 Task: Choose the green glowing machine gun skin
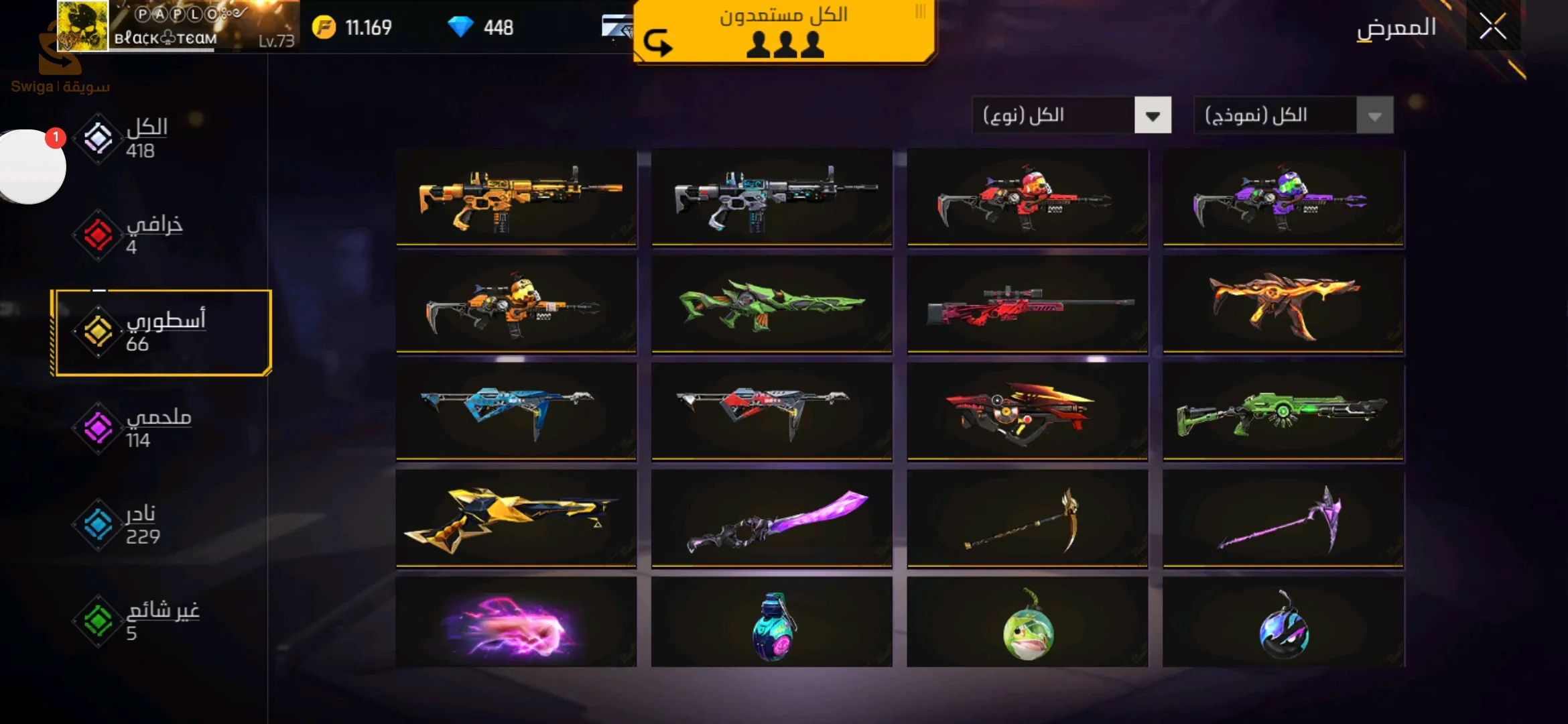point(1283,412)
